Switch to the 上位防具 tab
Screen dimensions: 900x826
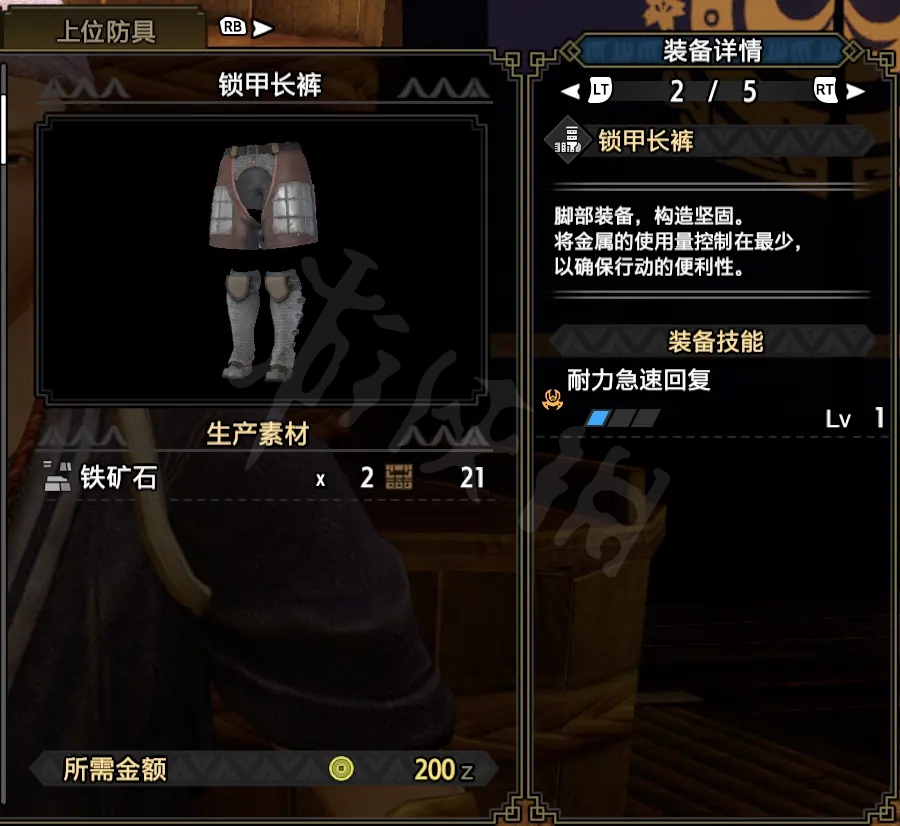point(105,30)
